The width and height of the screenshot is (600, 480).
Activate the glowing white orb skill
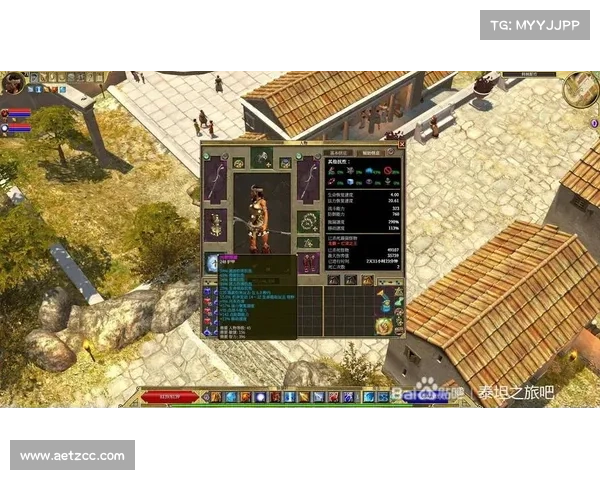click(x=261, y=397)
